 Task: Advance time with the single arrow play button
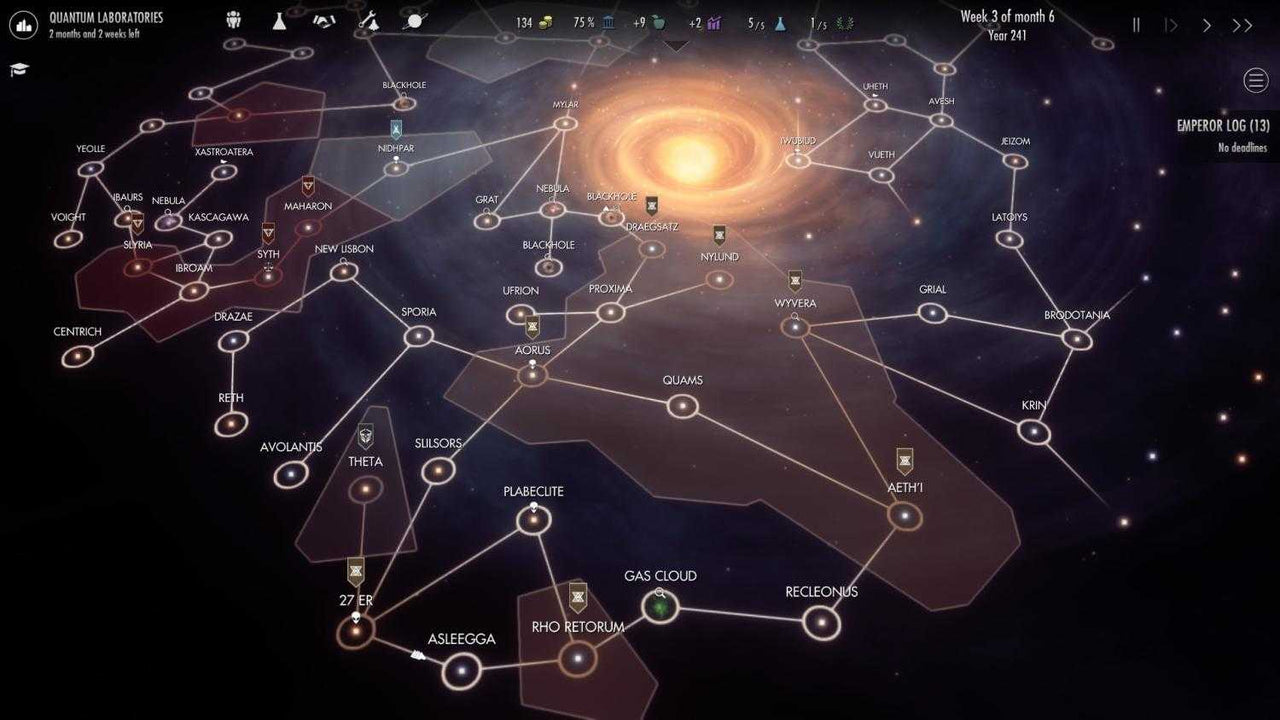pyautogui.click(x=1206, y=24)
